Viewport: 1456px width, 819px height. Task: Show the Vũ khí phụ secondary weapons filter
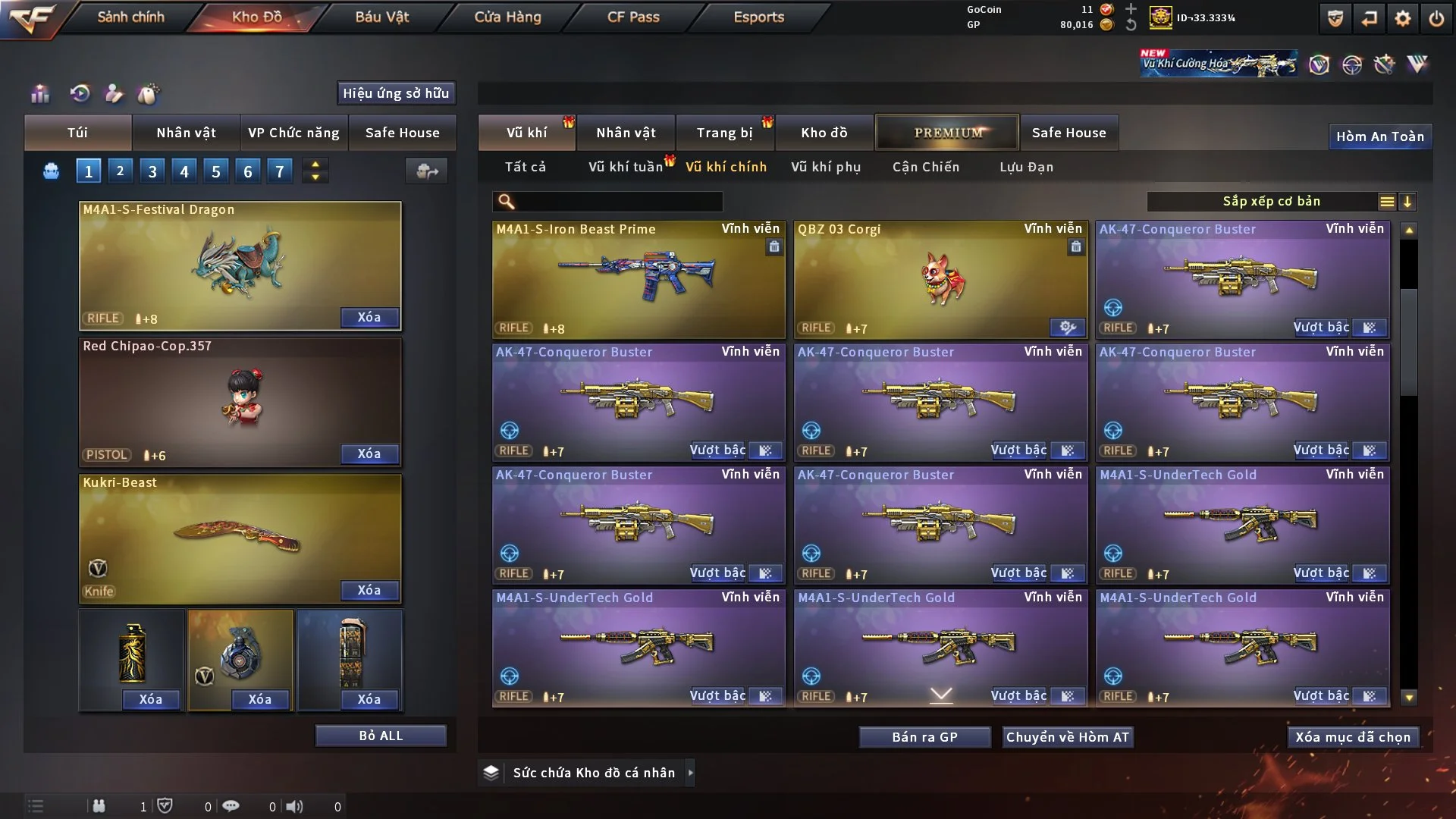tap(825, 167)
